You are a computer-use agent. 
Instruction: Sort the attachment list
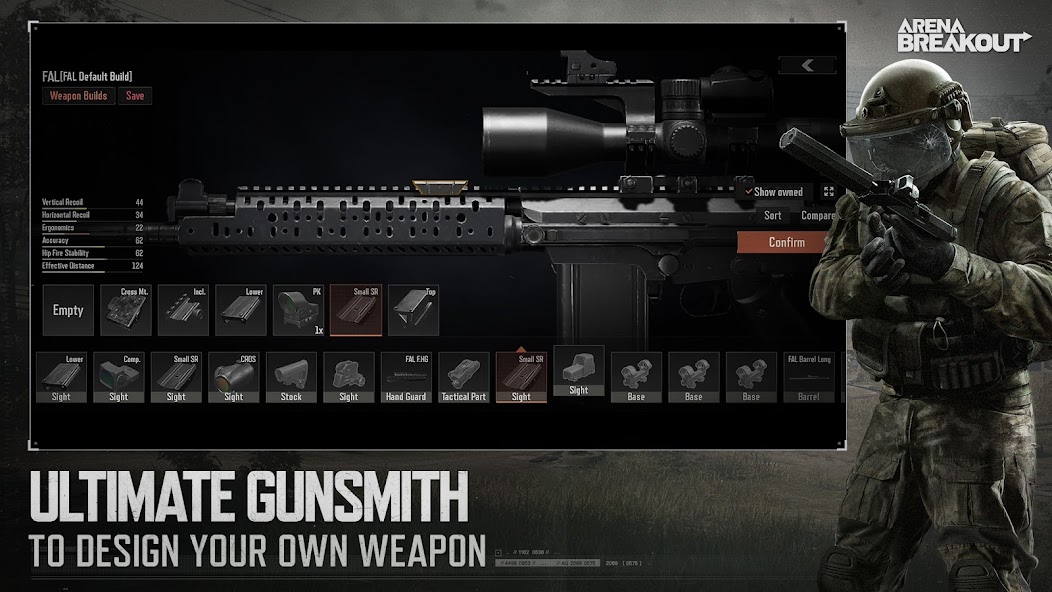coord(772,215)
